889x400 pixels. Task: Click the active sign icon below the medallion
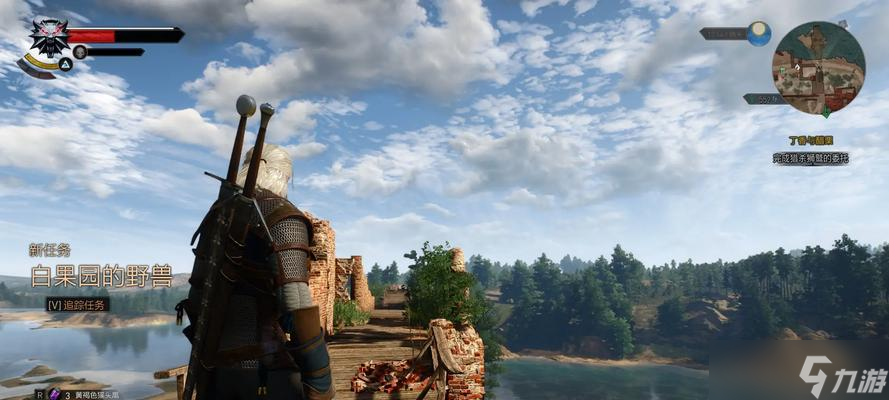(x=64, y=63)
